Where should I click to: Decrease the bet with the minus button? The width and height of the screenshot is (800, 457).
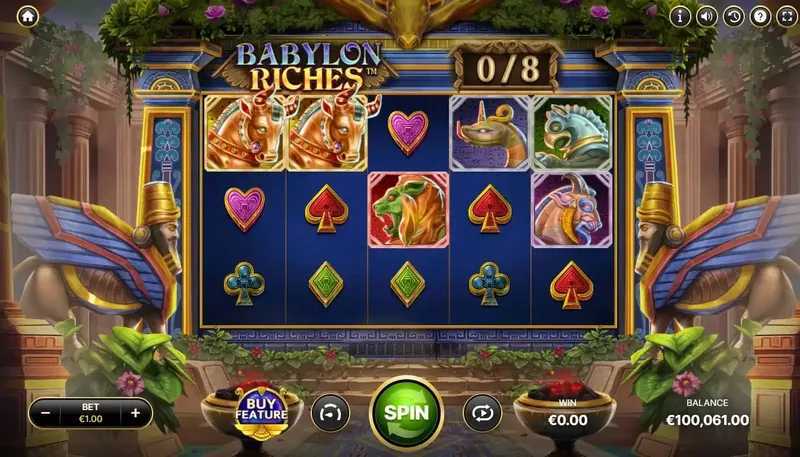(45, 412)
